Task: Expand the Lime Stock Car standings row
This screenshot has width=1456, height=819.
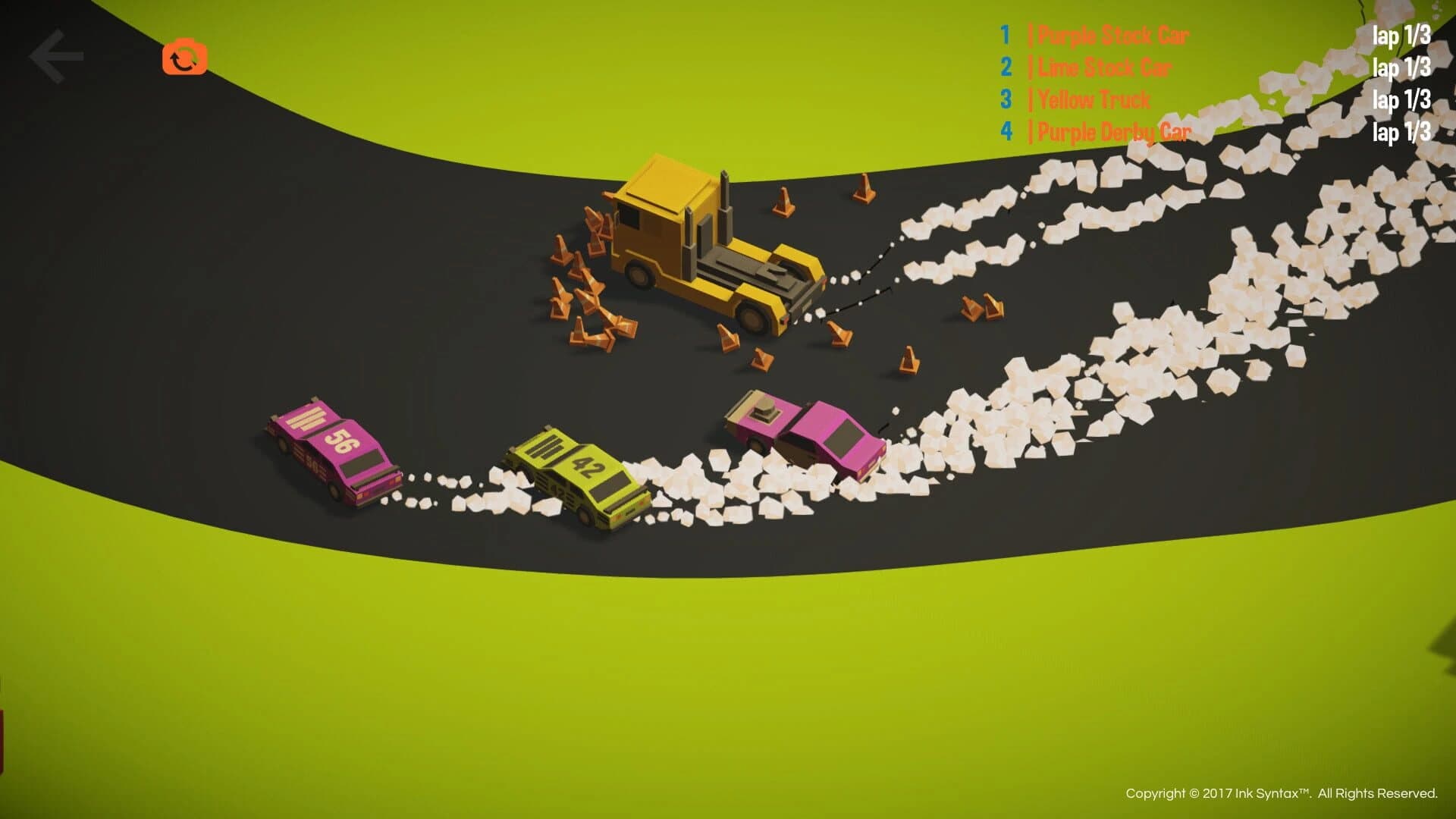Action: click(x=1103, y=67)
